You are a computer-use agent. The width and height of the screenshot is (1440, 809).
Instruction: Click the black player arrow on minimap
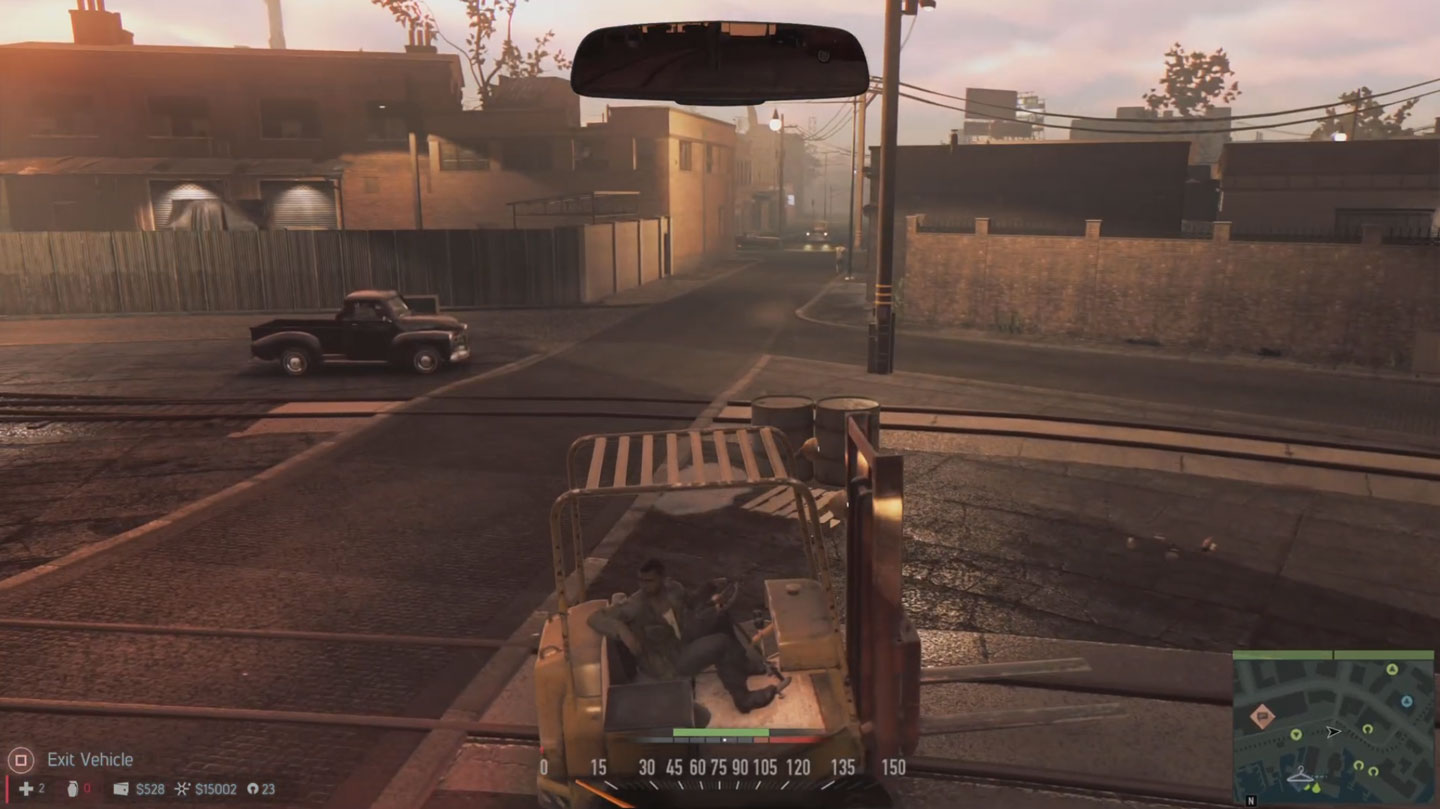[x=1334, y=732]
